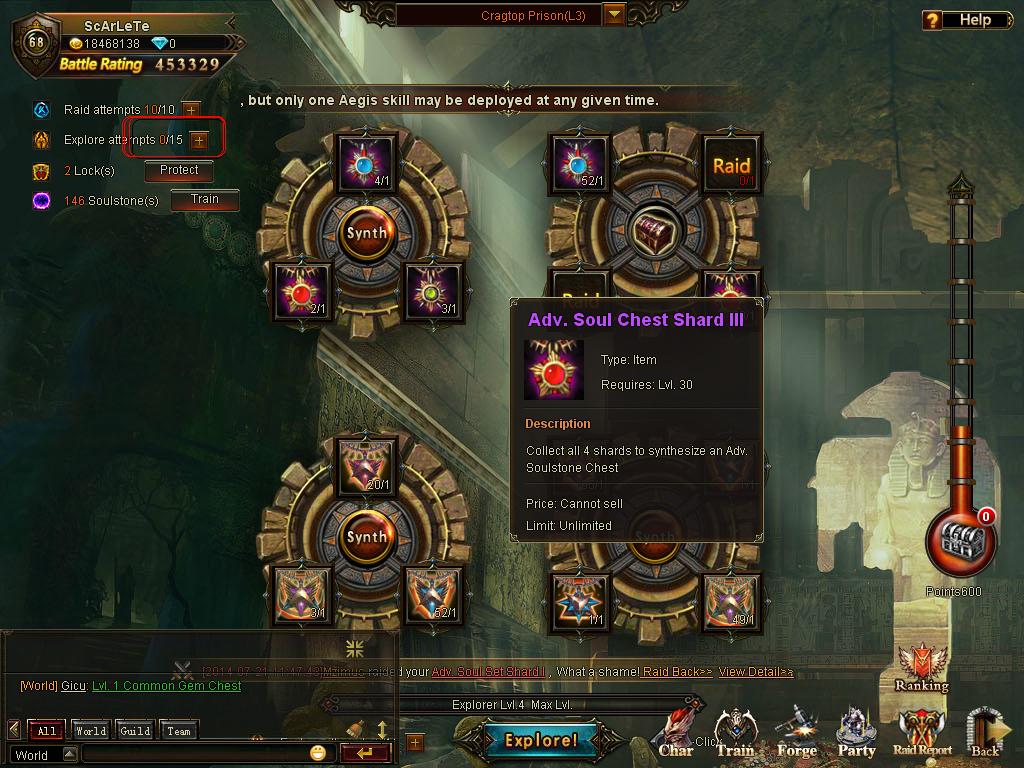The width and height of the screenshot is (1024, 768).
Task: Switch chat to the Guild tab
Action: [x=135, y=731]
